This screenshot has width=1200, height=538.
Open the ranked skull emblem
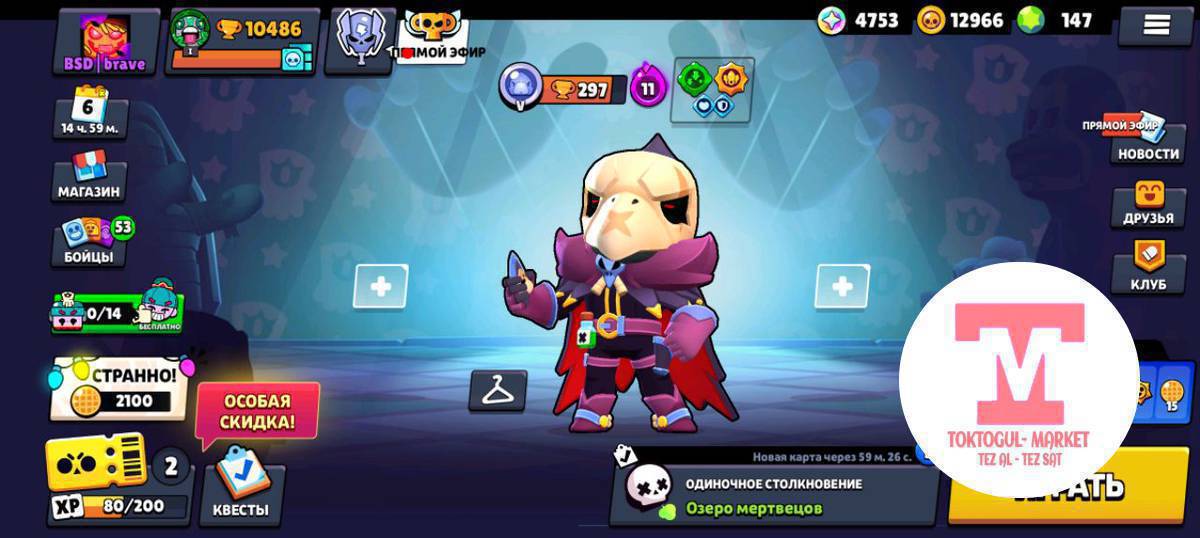360,40
